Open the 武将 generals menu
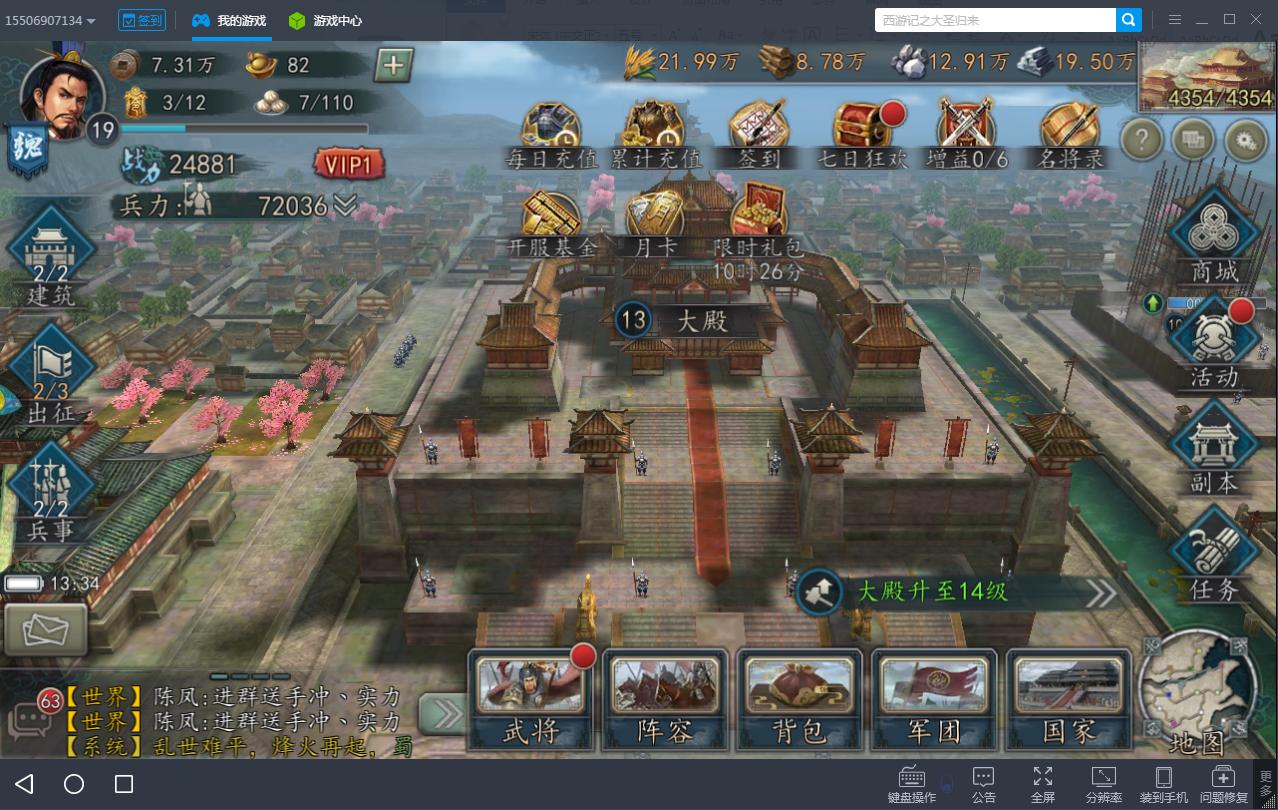The width and height of the screenshot is (1278, 810). pyautogui.click(x=531, y=699)
